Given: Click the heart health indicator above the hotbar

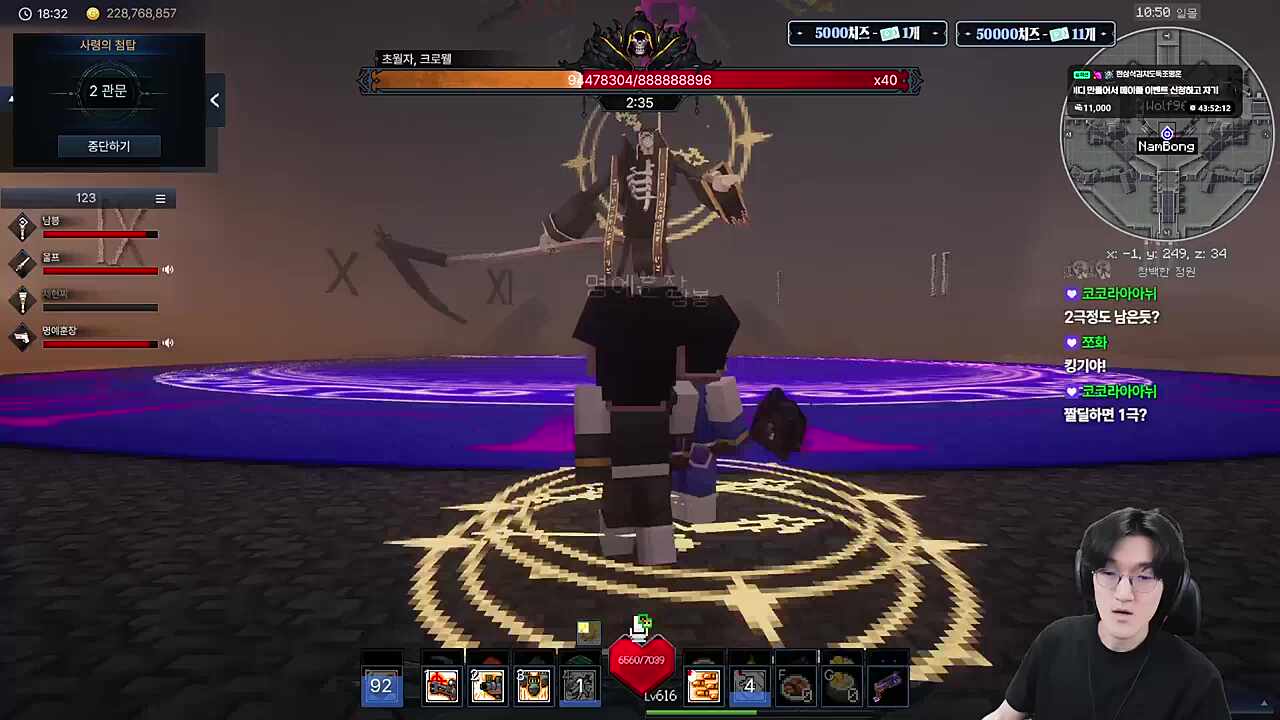Looking at the screenshot, I should 641,662.
